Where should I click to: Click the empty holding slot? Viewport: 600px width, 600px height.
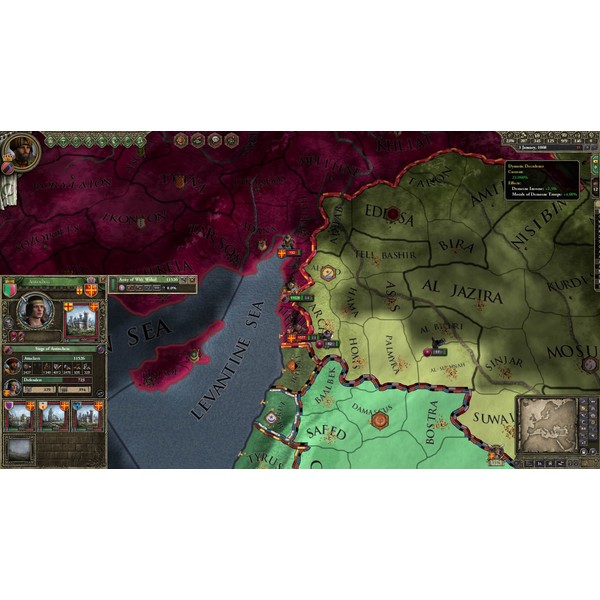point(20,450)
